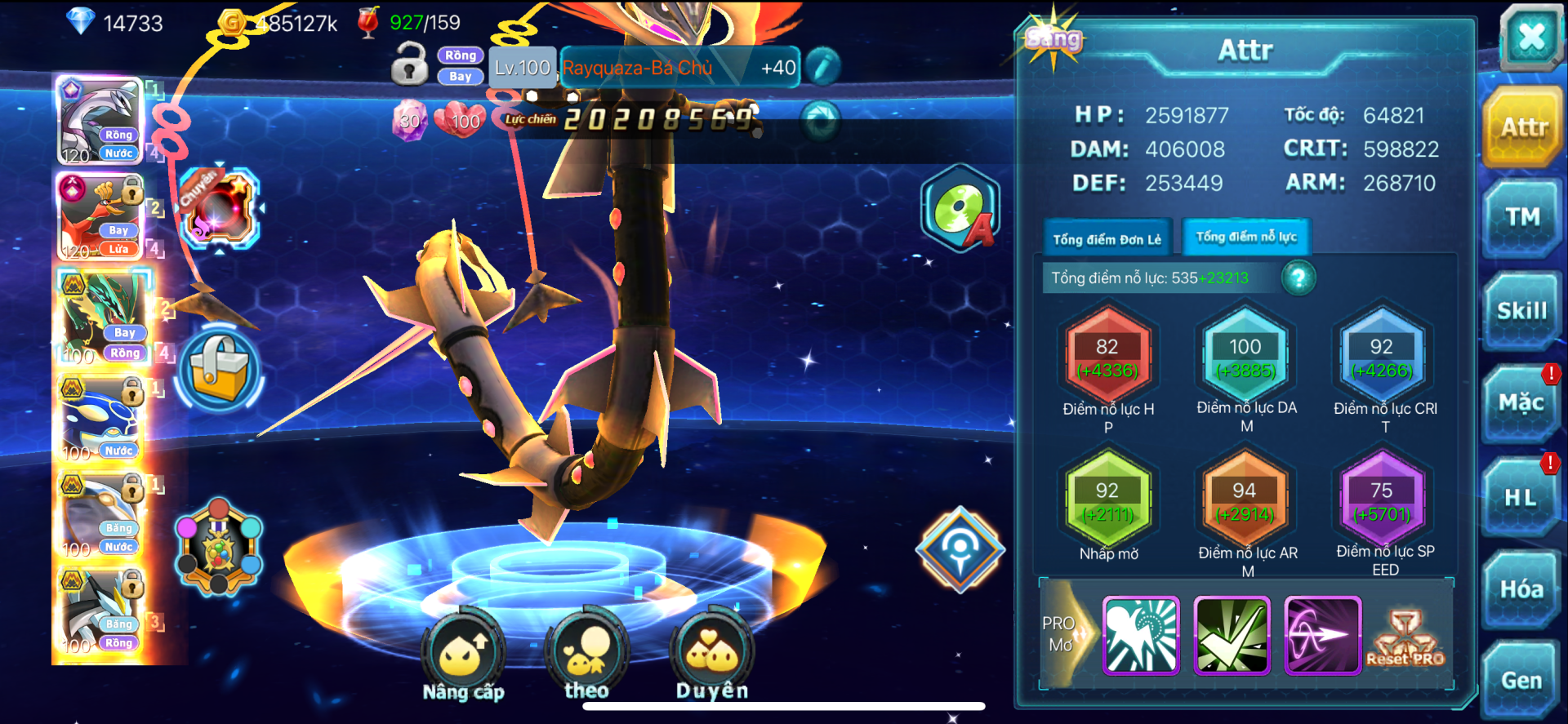The height and width of the screenshot is (724, 1568).
Task: Open the Gen side tab
Action: pyautogui.click(x=1521, y=681)
